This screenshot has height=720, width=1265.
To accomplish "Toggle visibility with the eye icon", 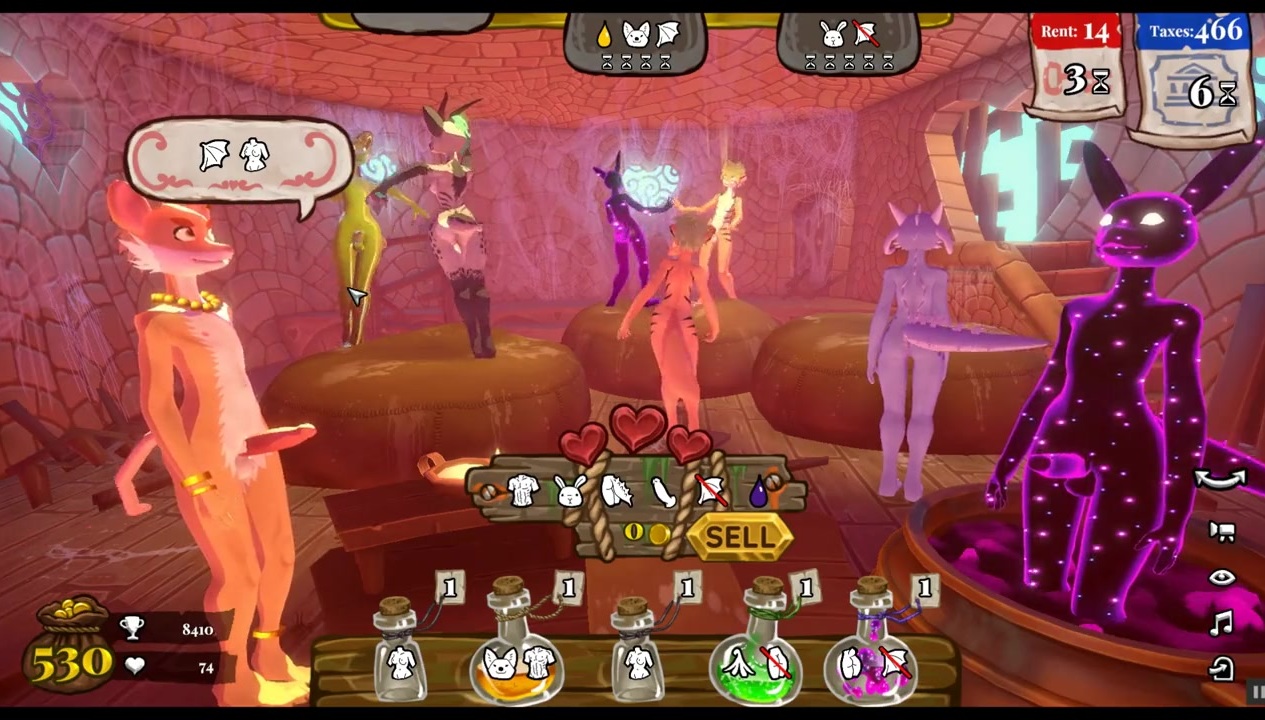I will pos(1221,577).
